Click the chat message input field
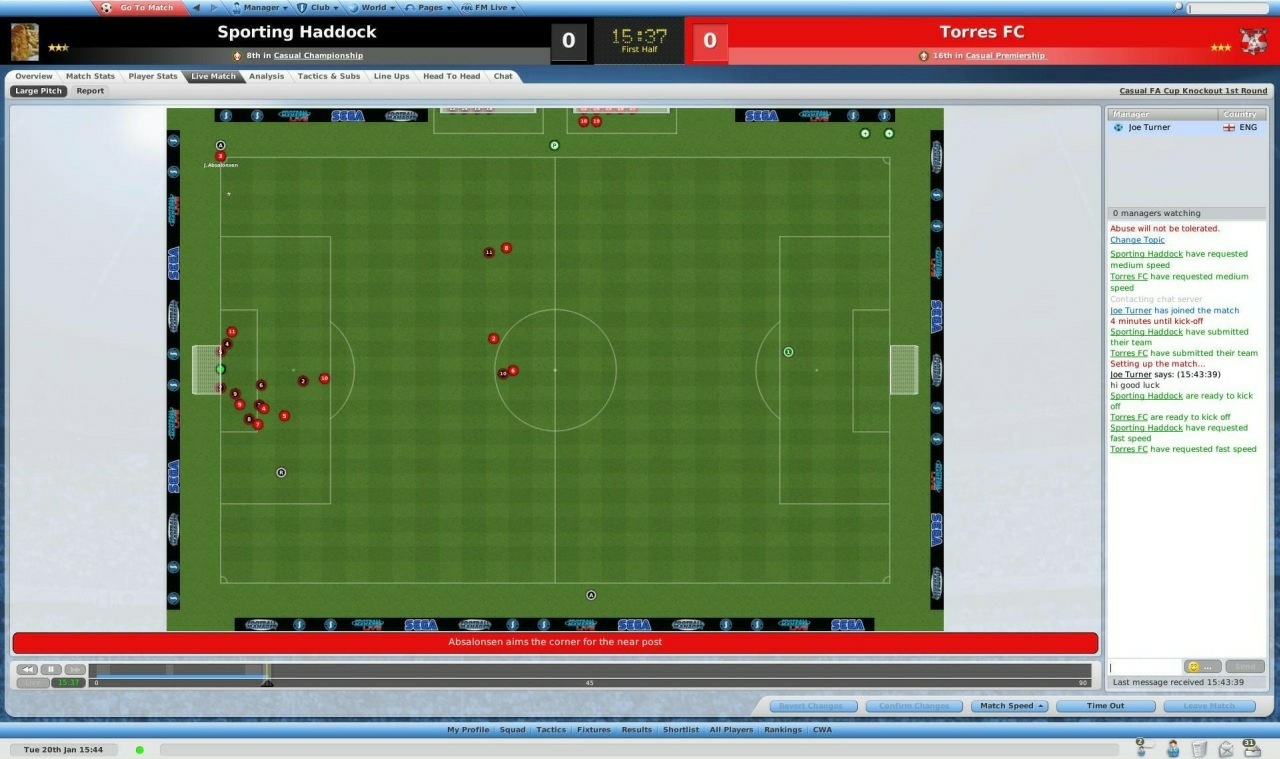The height and width of the screenshot is (759, 1280). point(1143,666)
